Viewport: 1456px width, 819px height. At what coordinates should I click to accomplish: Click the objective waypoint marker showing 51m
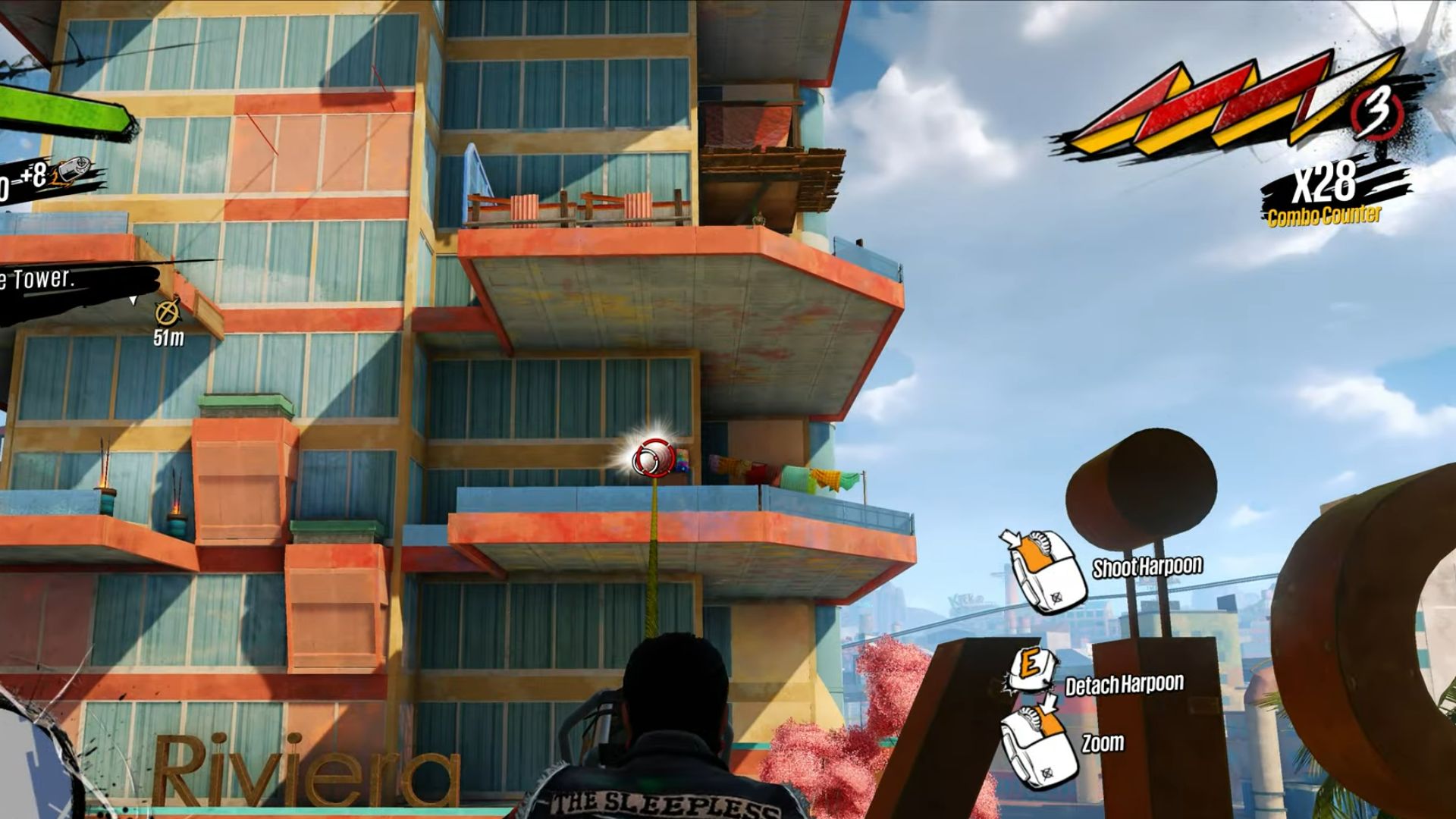168,312
